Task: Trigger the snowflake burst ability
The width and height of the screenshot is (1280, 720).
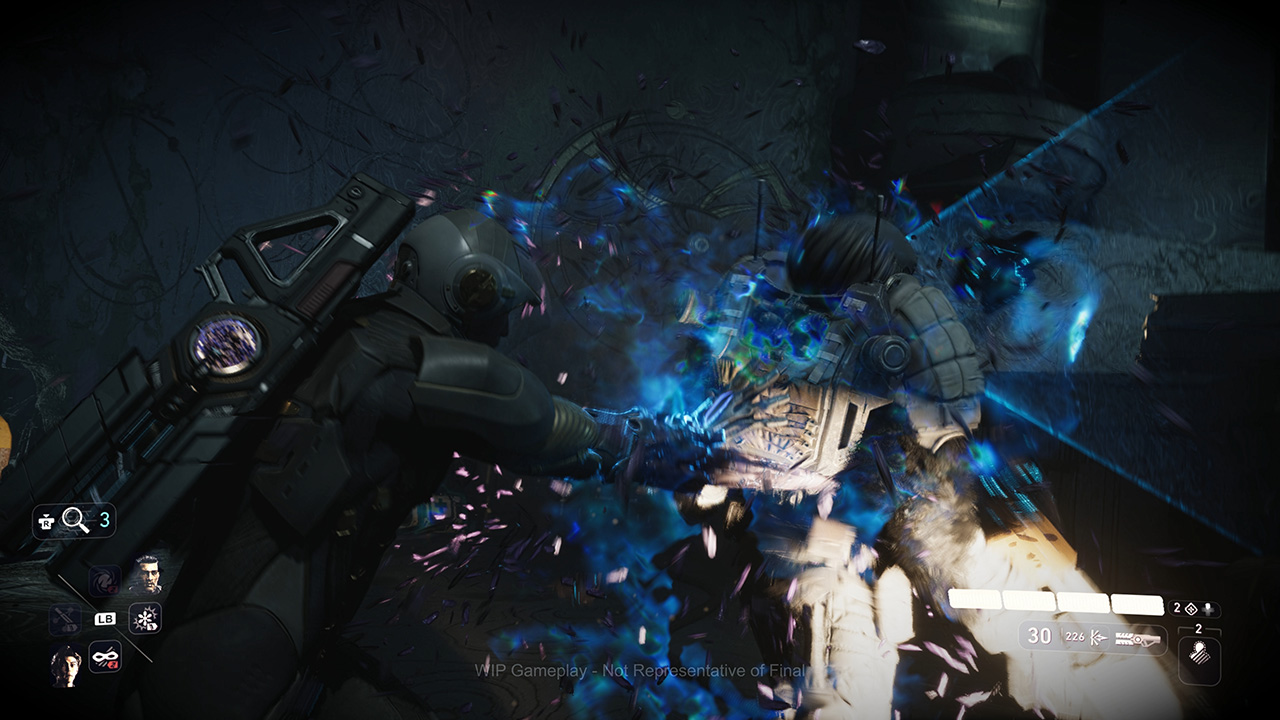Action: (x=145, y=618)
